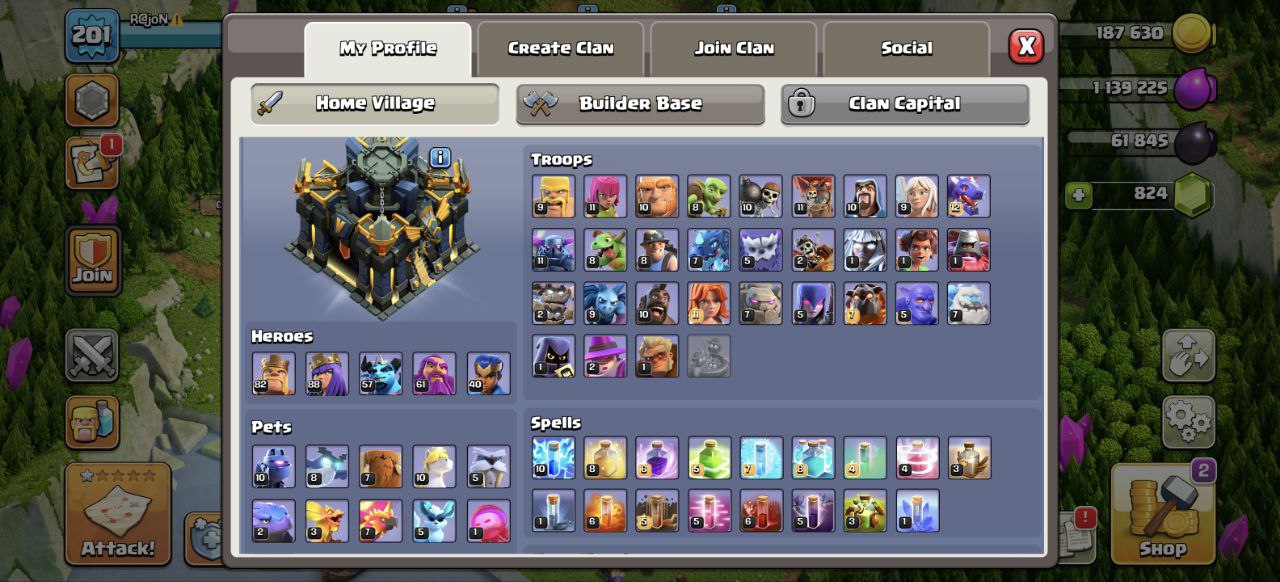
Task: Select the Lightning Spell icon
Action: pyautogui.click(x=553, y=458)
